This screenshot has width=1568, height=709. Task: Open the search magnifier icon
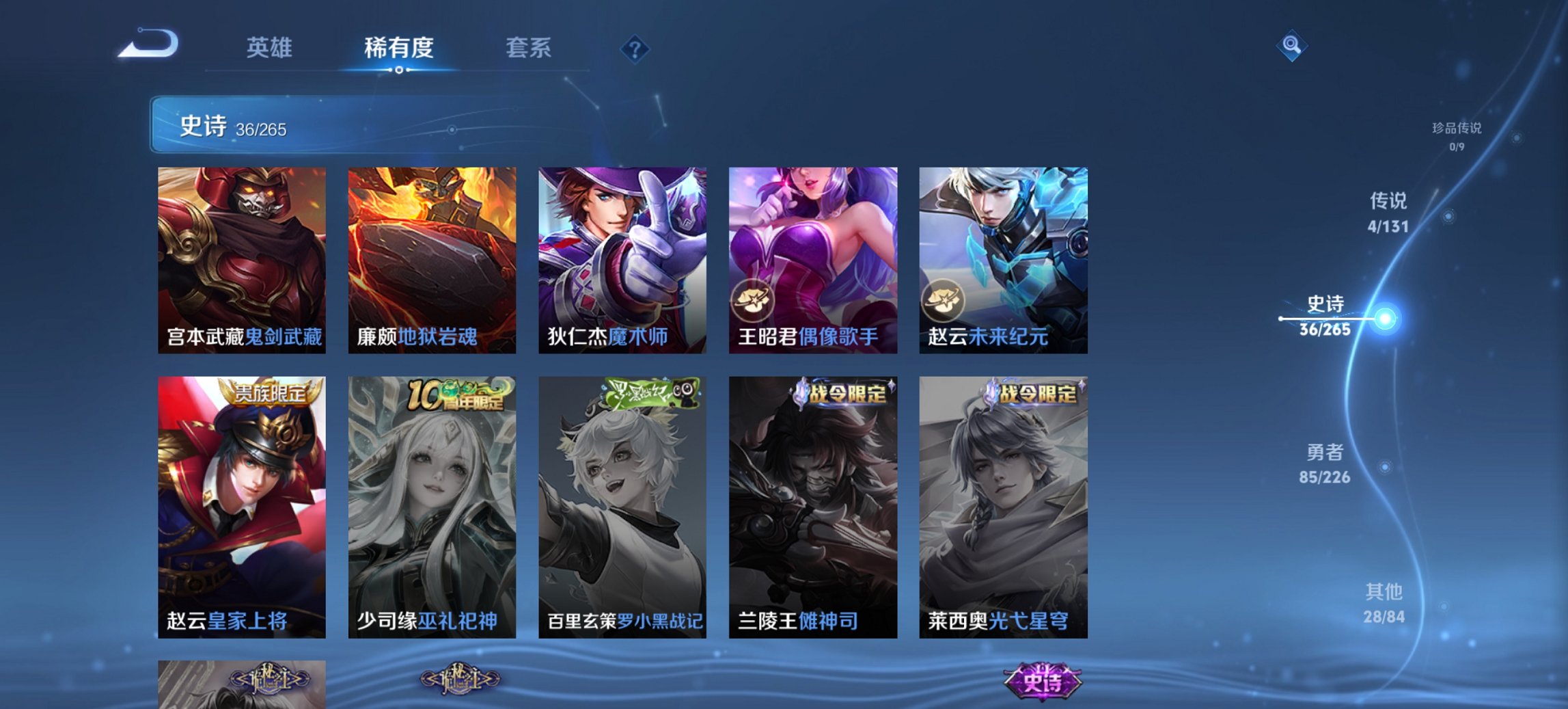1291,46
